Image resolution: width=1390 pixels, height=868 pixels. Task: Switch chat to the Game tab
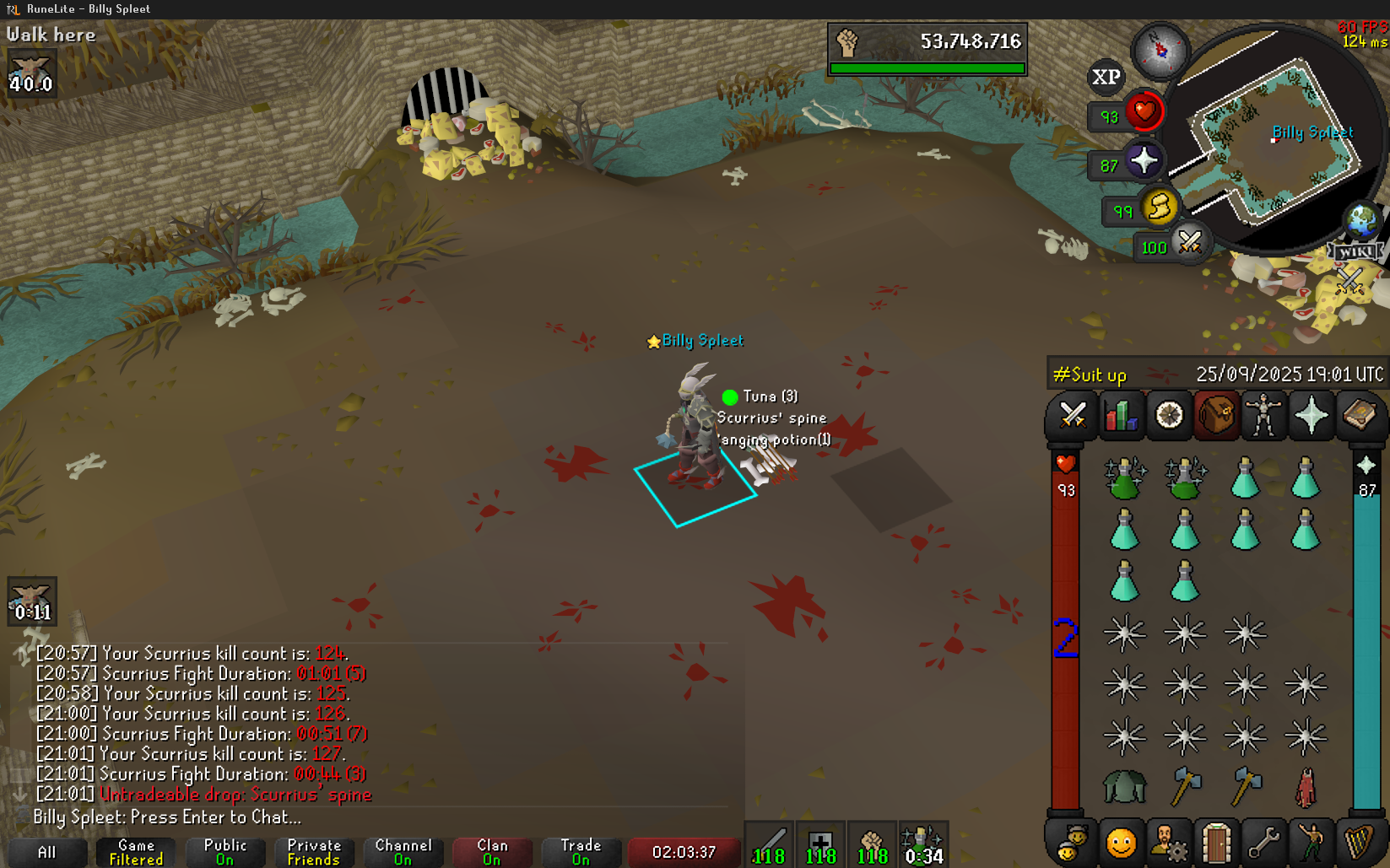click(x=136, y=852)
